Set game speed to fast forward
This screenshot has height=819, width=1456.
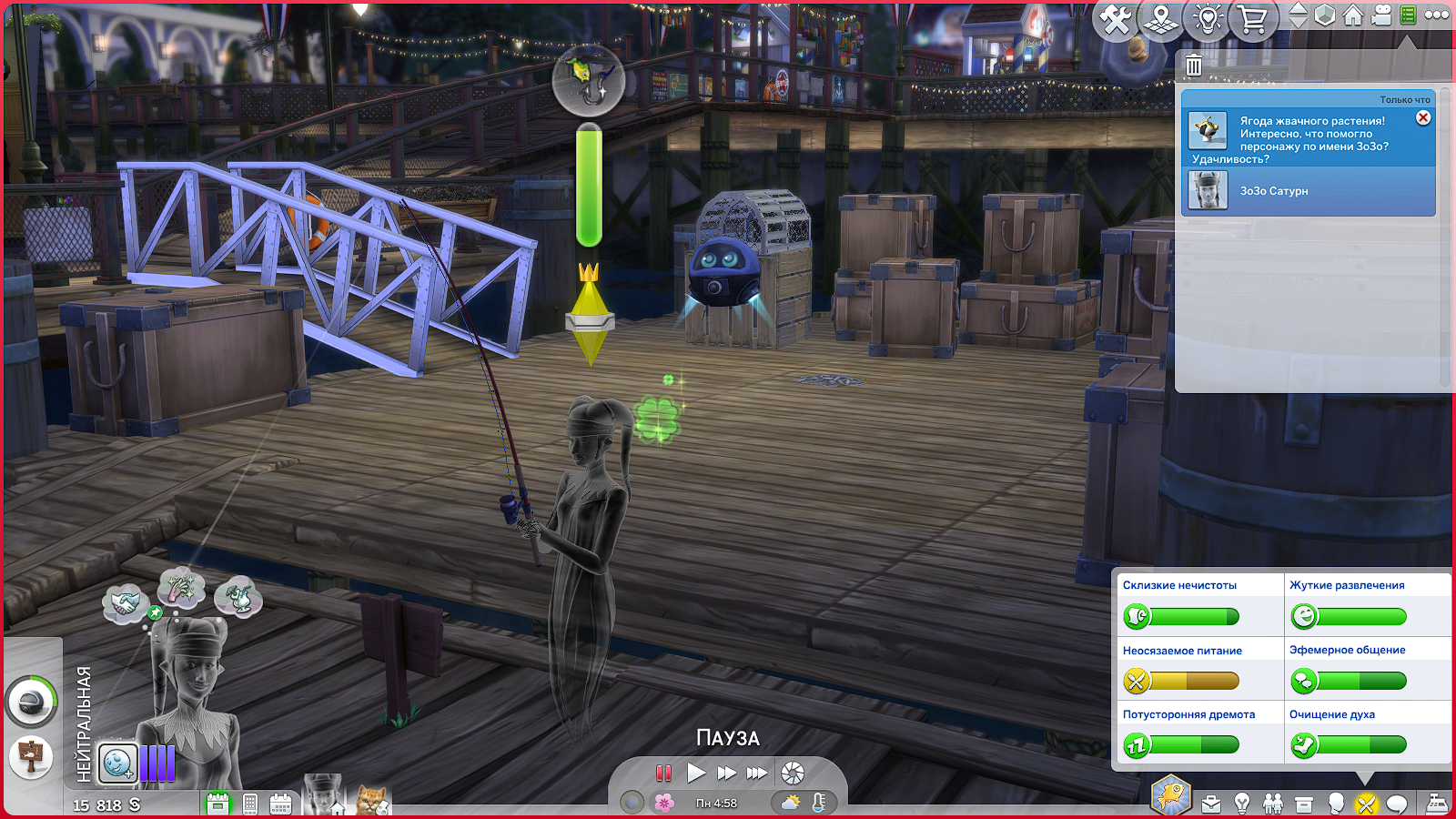click(726, 773)
